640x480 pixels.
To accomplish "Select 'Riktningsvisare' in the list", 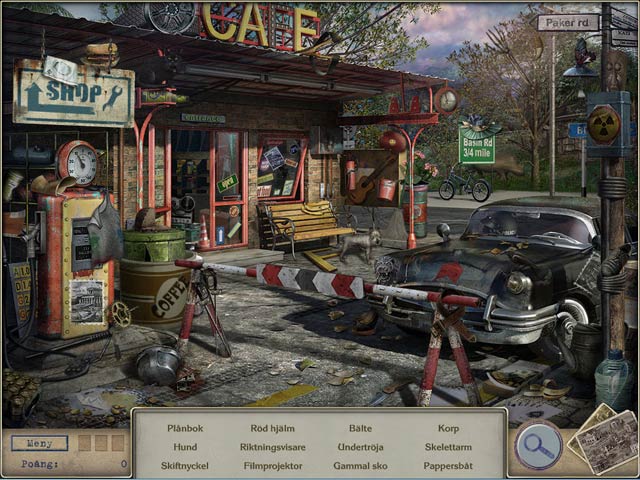I will 273,447.
